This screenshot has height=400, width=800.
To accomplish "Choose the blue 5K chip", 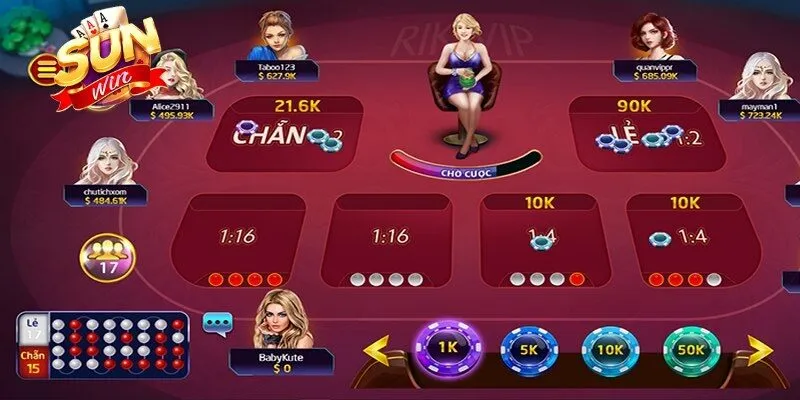I will tap(527, 349).
